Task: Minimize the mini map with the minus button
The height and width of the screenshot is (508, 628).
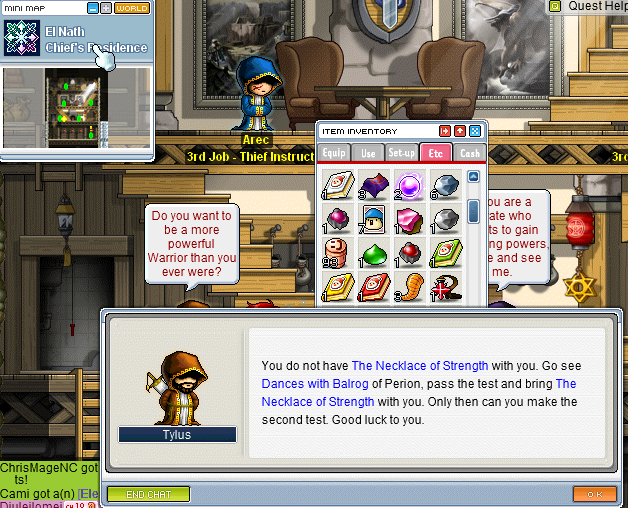Action: 93,8
